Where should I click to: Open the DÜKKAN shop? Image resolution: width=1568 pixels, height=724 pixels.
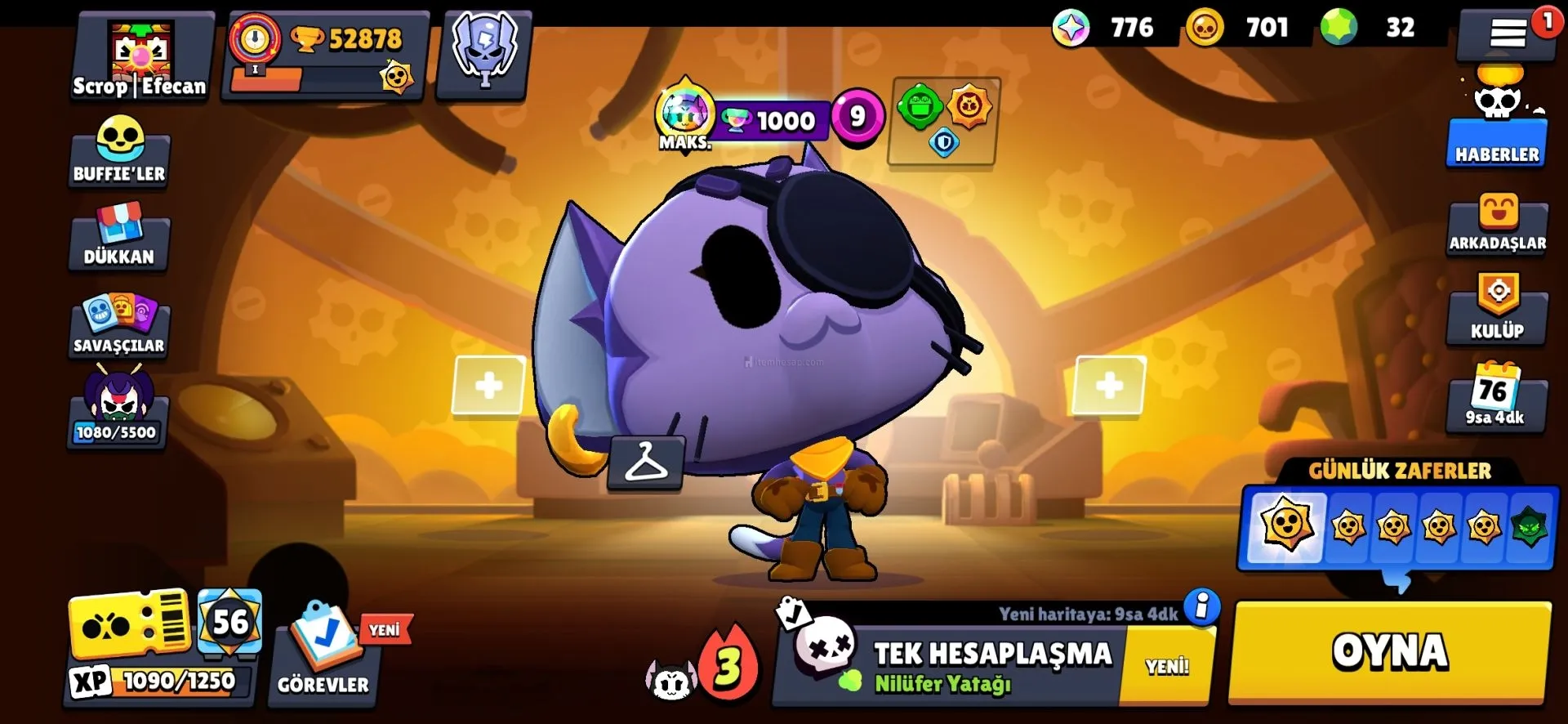click(119, 237)
